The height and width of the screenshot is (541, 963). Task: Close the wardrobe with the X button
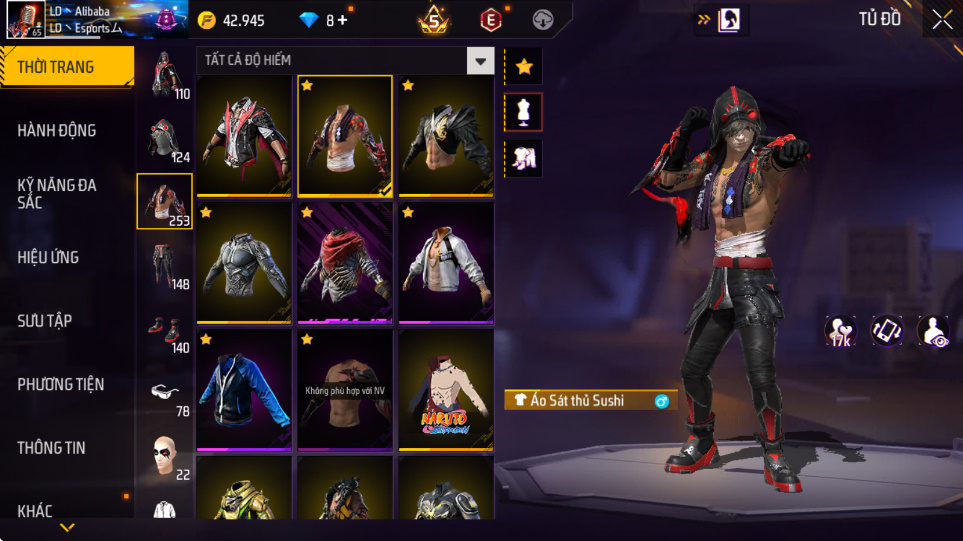(x=941, y=19)
